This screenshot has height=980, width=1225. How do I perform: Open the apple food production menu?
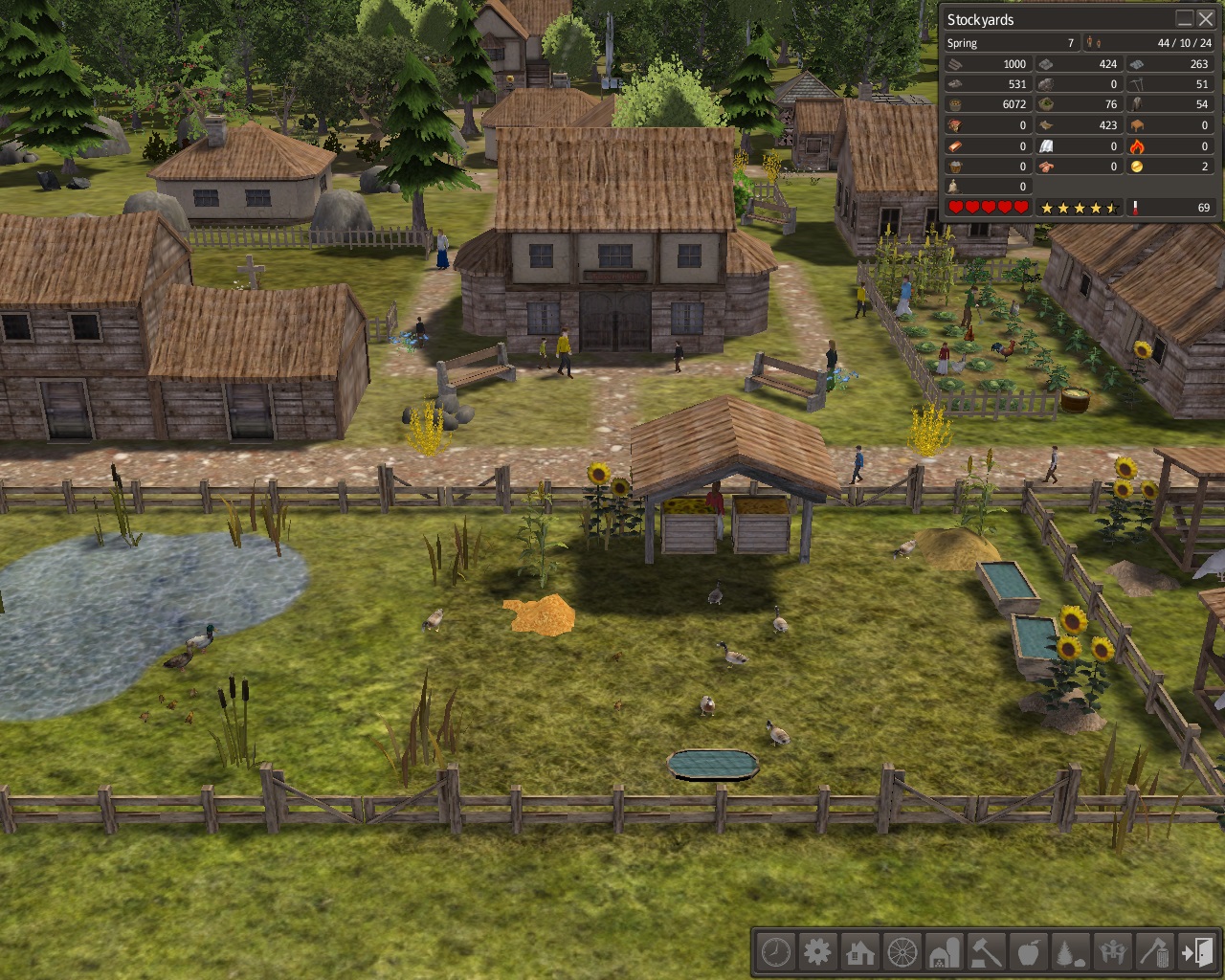pos(1028,952)
